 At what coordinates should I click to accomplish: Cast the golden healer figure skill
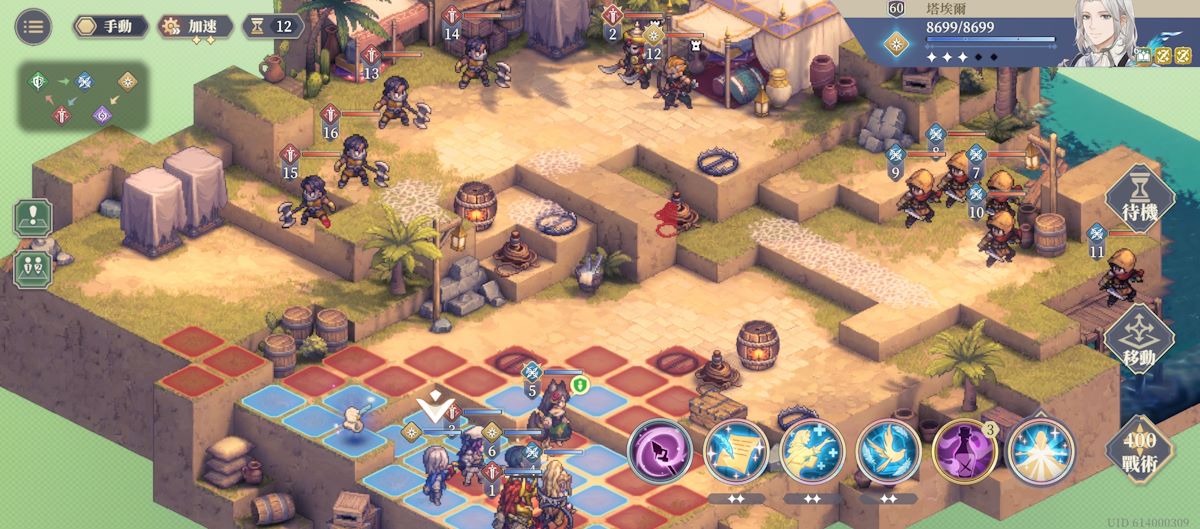click(812, 452)
